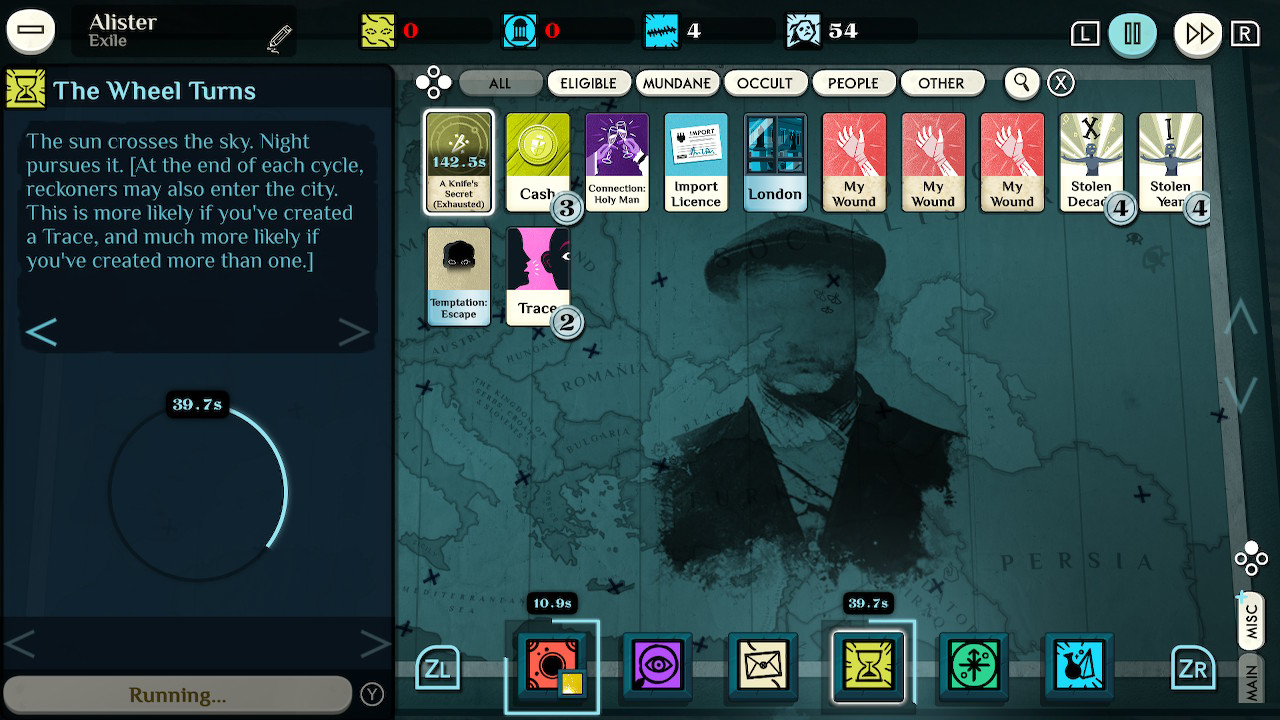Screen dimensions: 1280x720
Task: Select the purple eye verb tile
Action: (655, 666)
